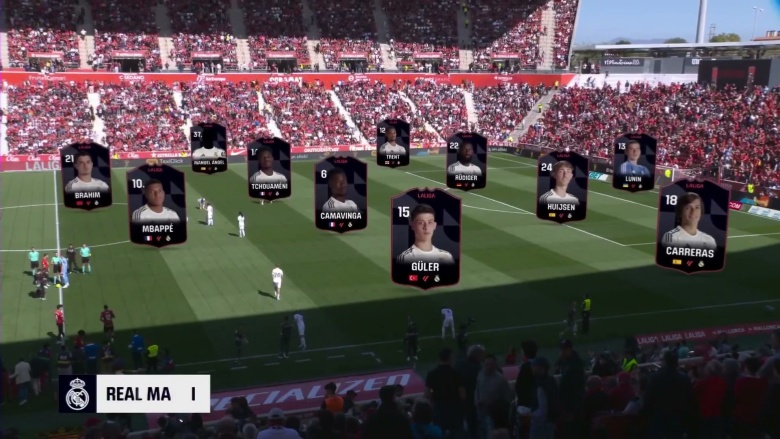Viewport: 780px width, 439px height.
Task: Select Brahim's player card
Action: (x=86, y=176)
